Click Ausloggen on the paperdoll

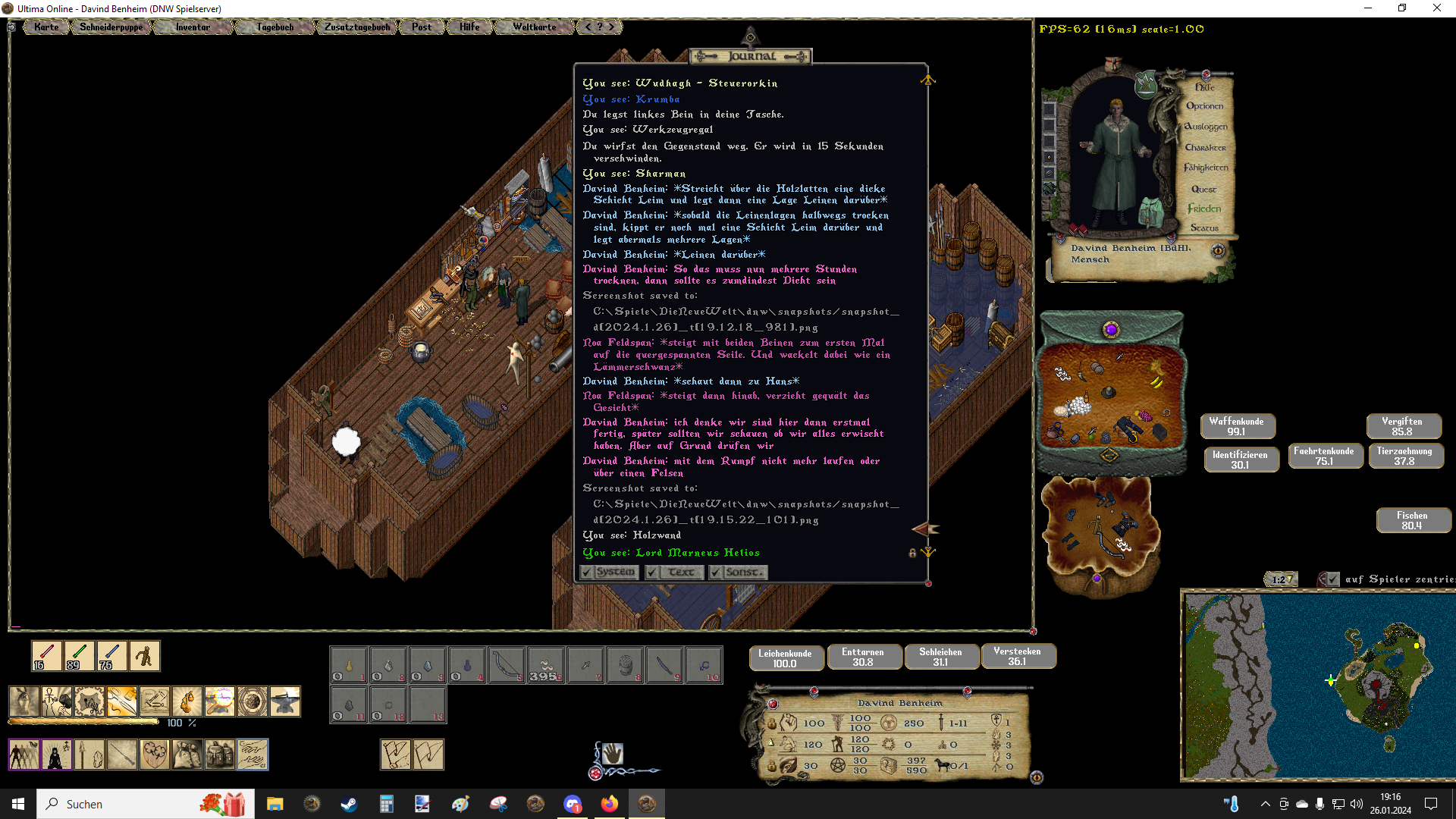[x=1206, y=127]
